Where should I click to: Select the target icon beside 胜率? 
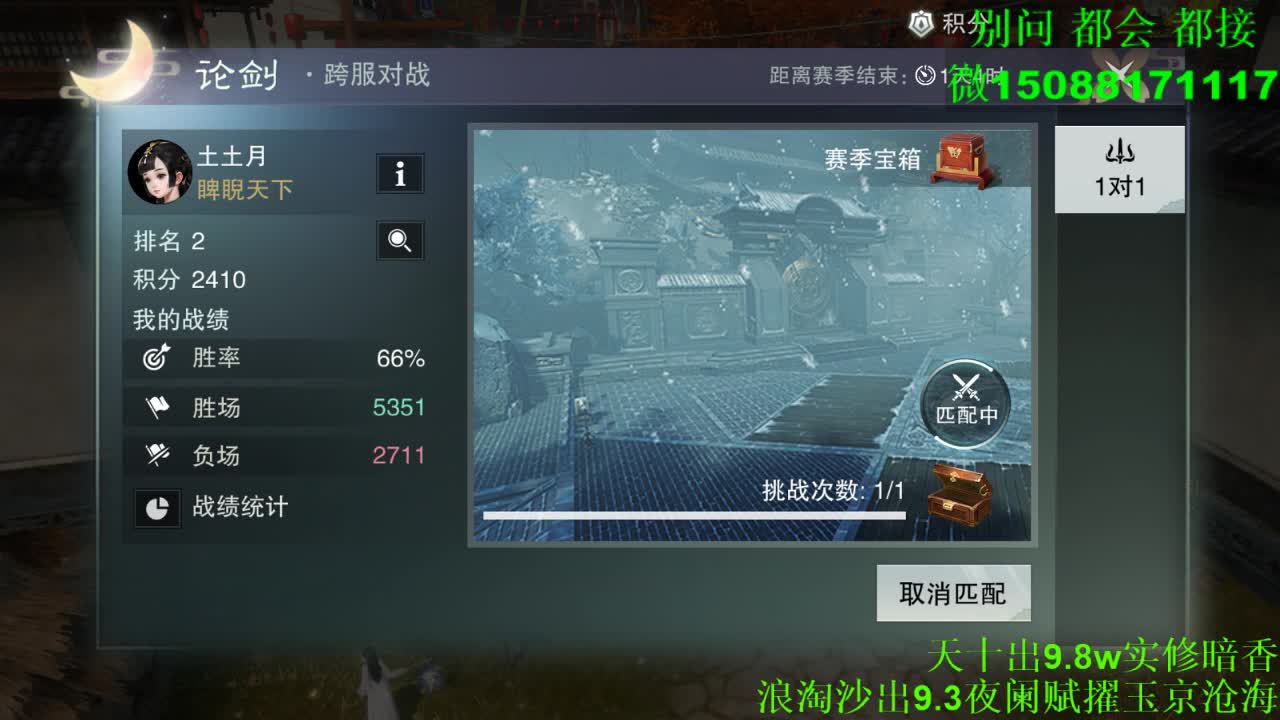tap(155, 358)
